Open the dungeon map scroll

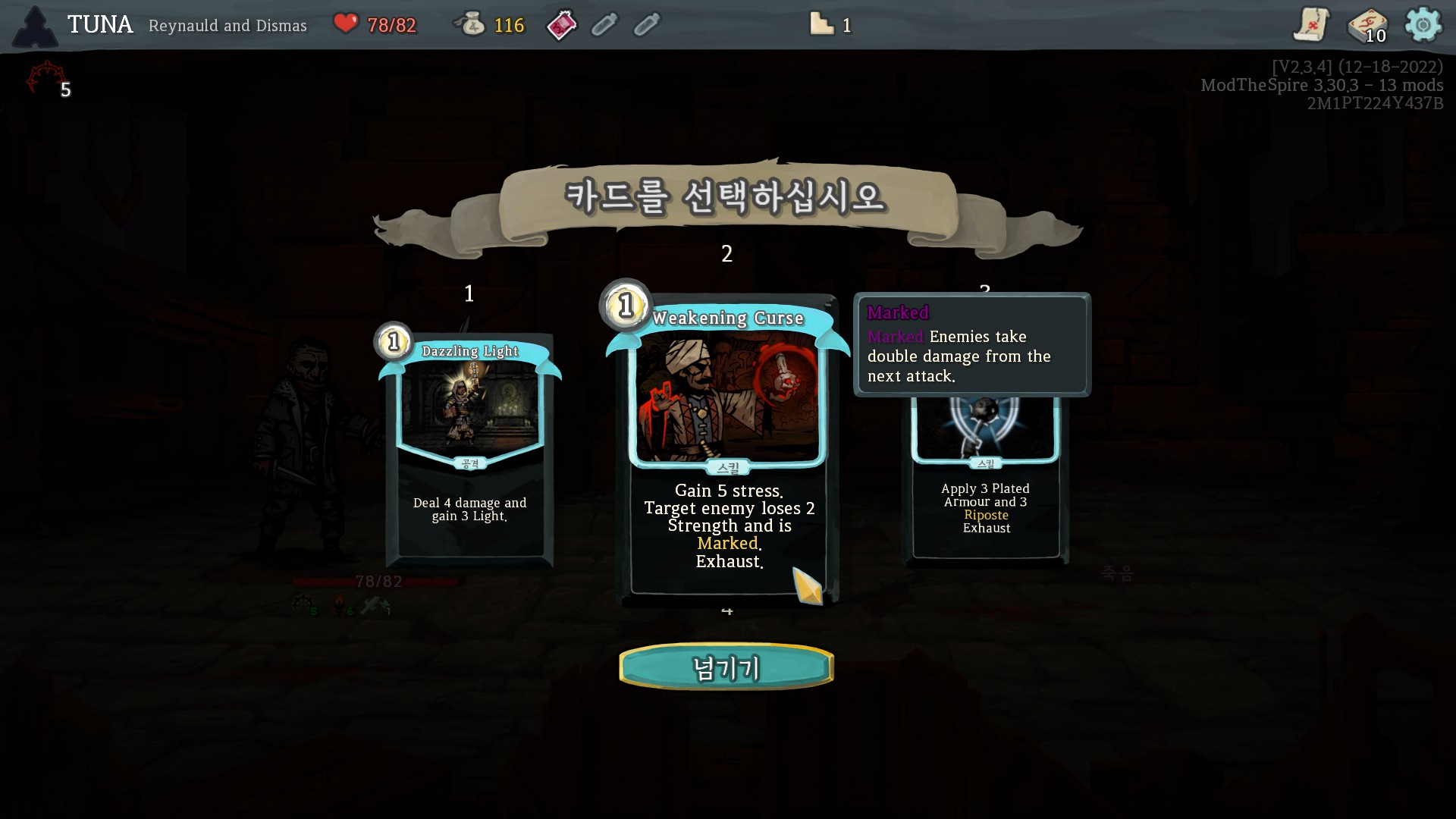tap(1311, 25)
